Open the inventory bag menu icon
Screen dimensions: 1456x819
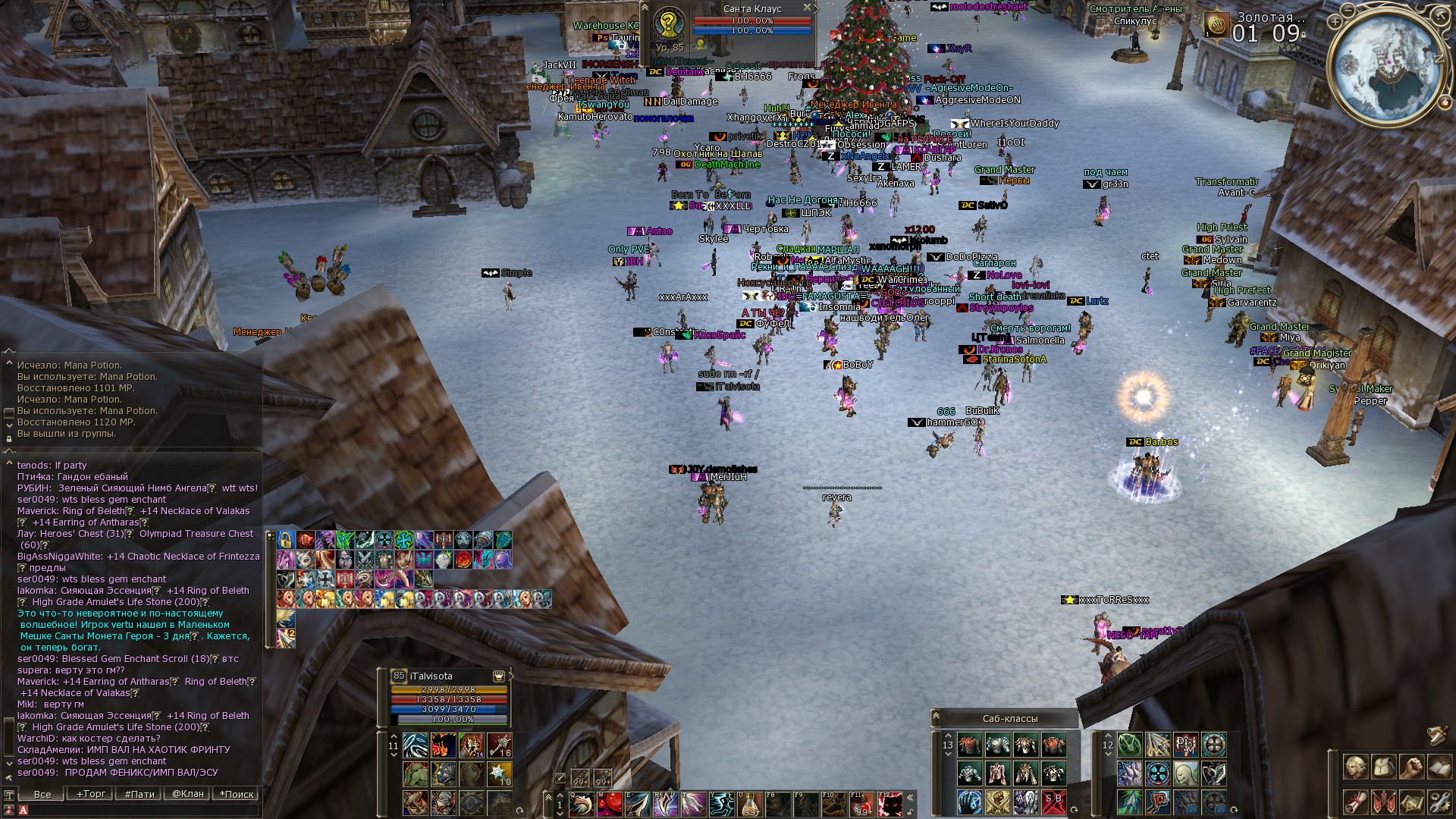1384,767
